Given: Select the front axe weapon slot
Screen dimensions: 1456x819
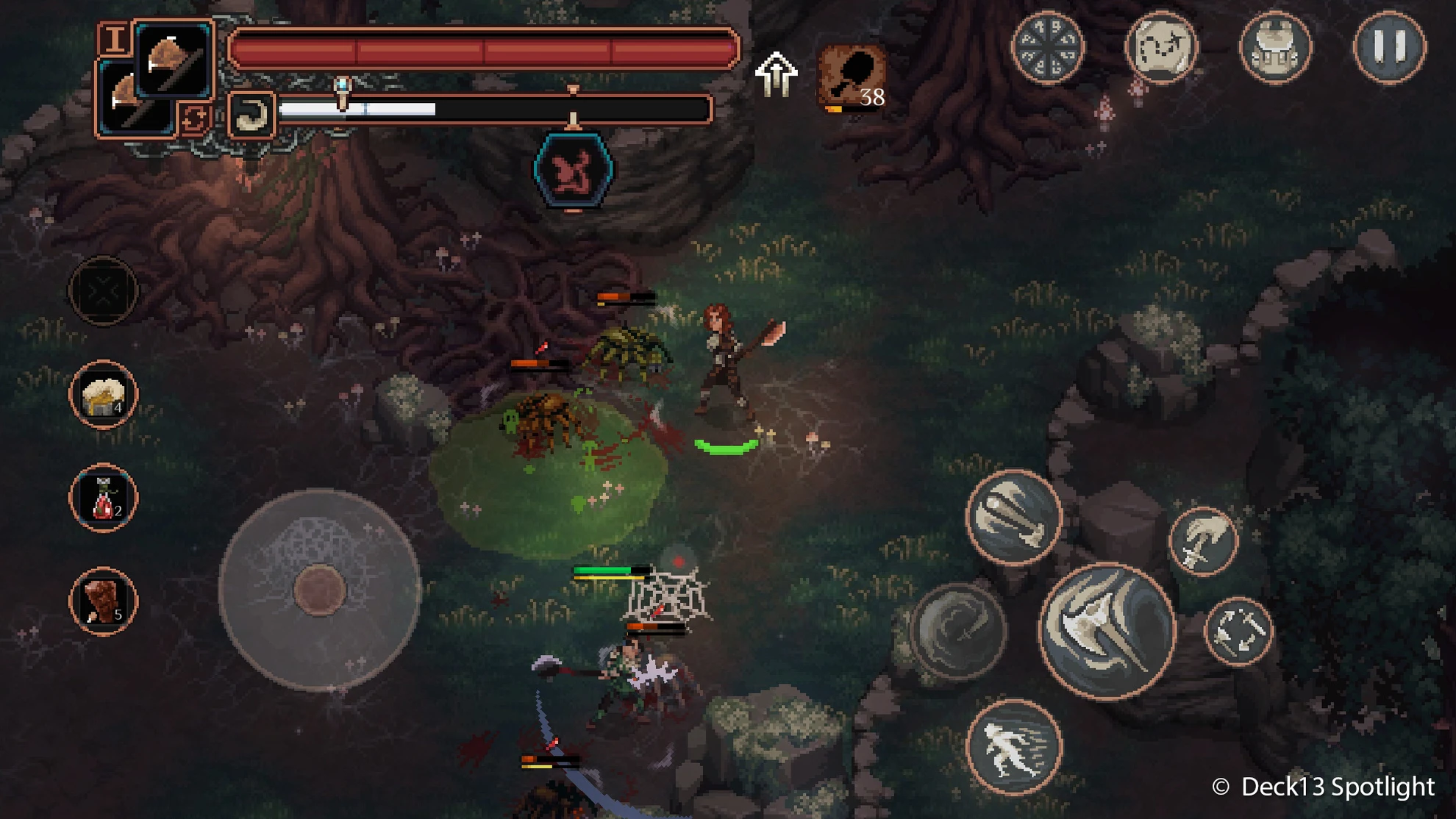Looking at the screenshot, I should 174,59.
